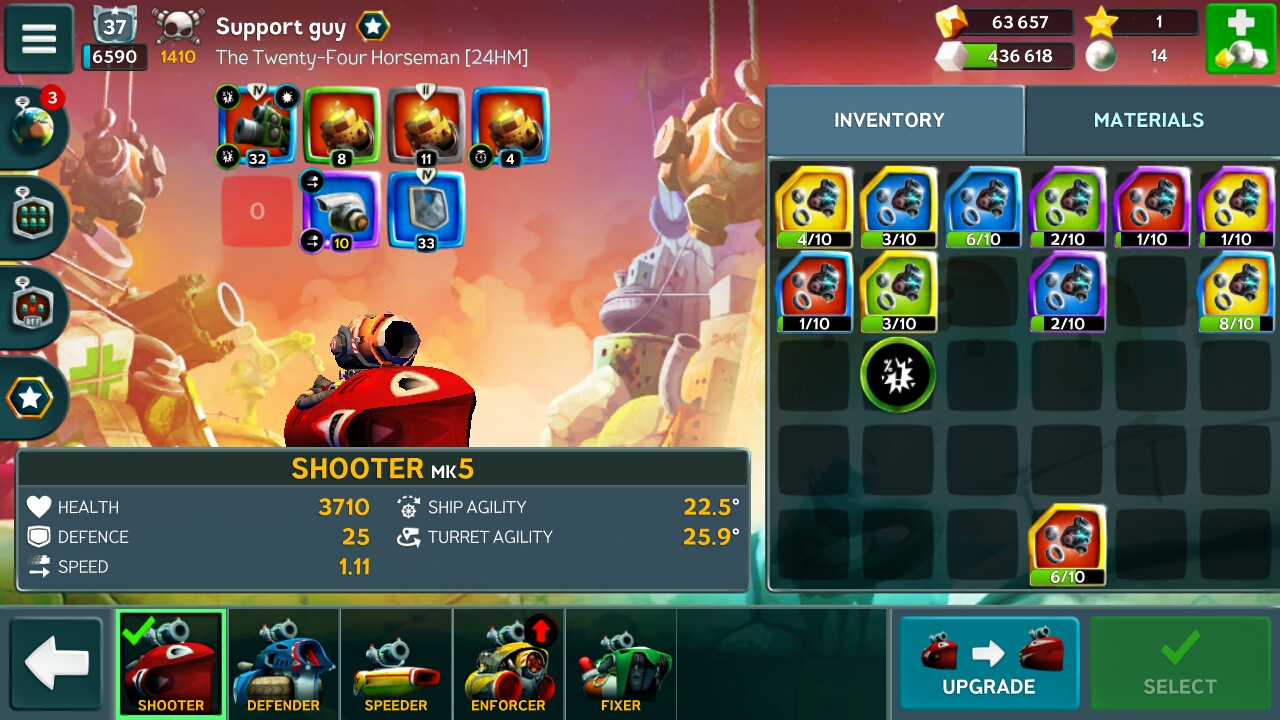Confirm with the Select button
The image size is (1280, 720).
coord(1179,663)
